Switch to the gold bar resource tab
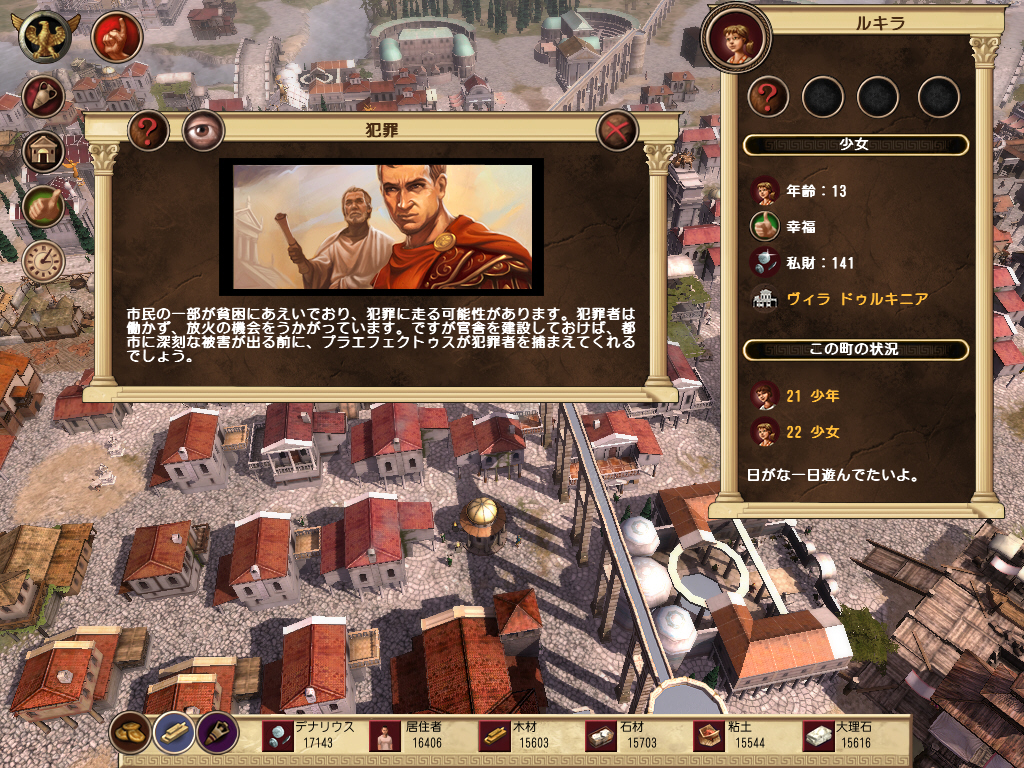Viewport: 1024px width, 768px height. [173, 732]
